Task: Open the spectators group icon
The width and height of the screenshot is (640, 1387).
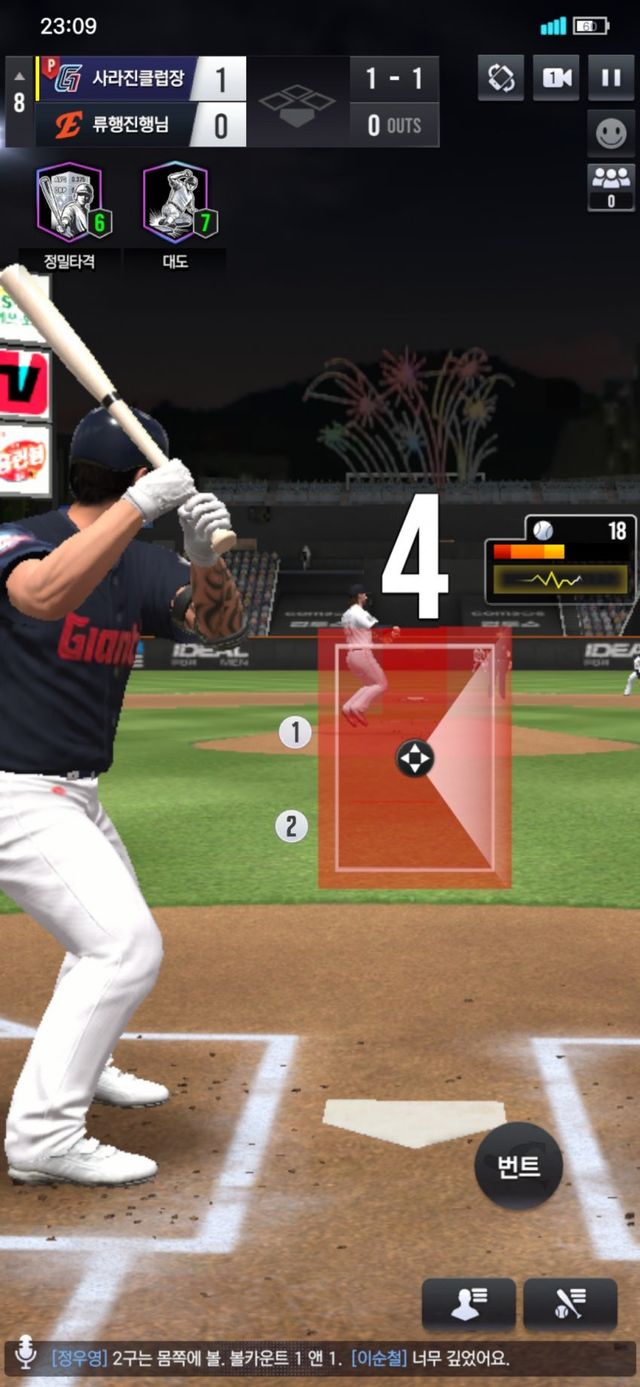Action: [x=610, y=187]
